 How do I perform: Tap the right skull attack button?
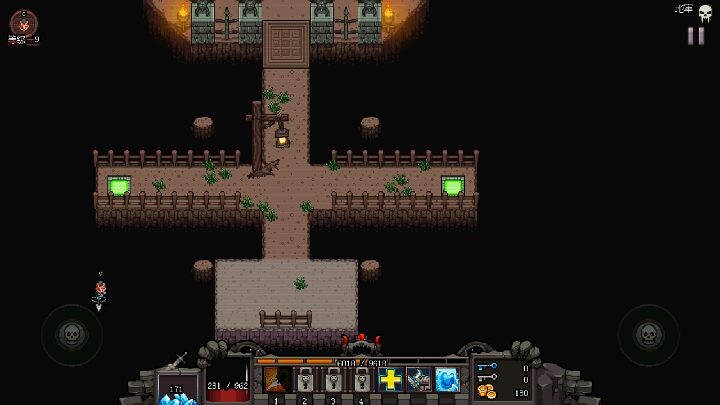(x=648, y=334)
